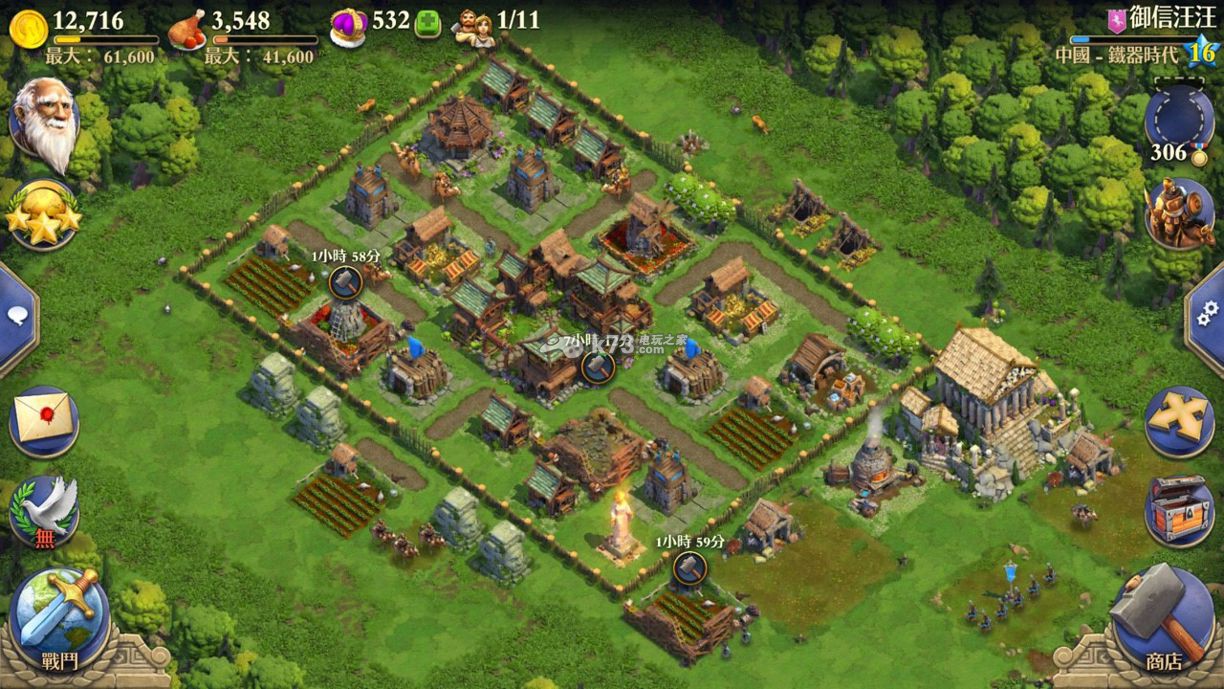Open the sealed letter mailbox
This screenshot has width=1224, height=689.
pos(44,418)
